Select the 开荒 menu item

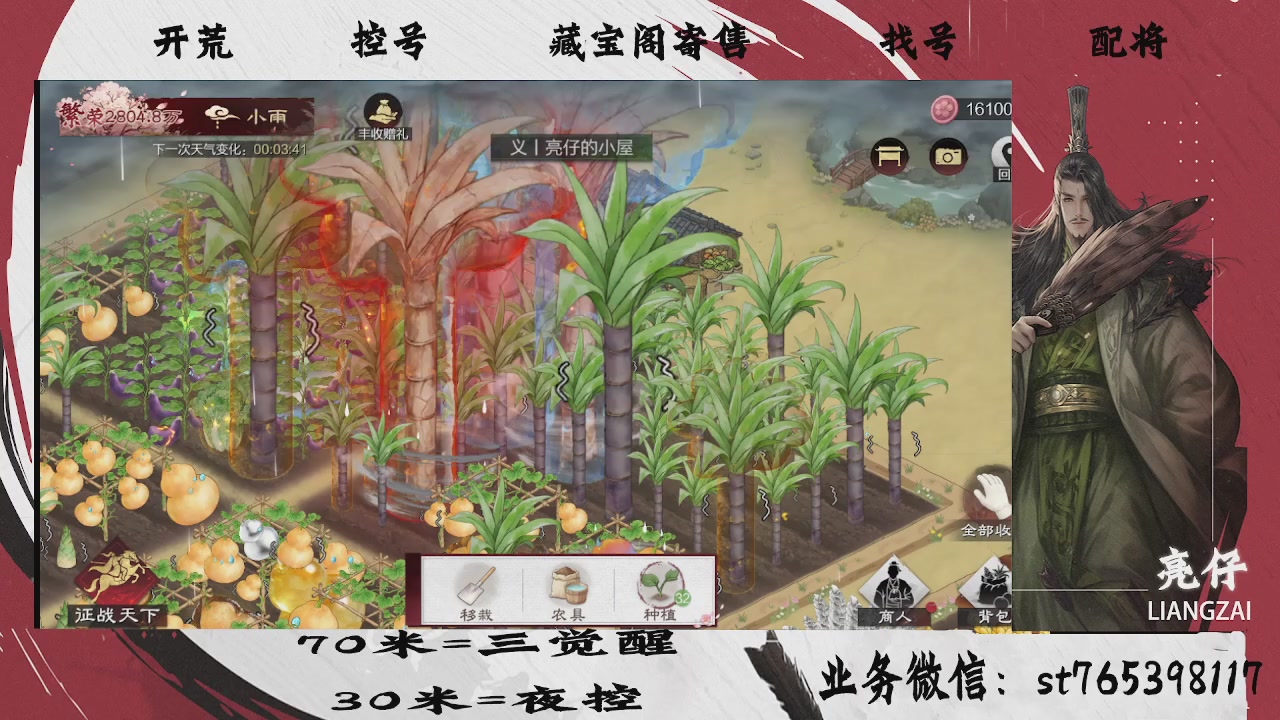191,42
